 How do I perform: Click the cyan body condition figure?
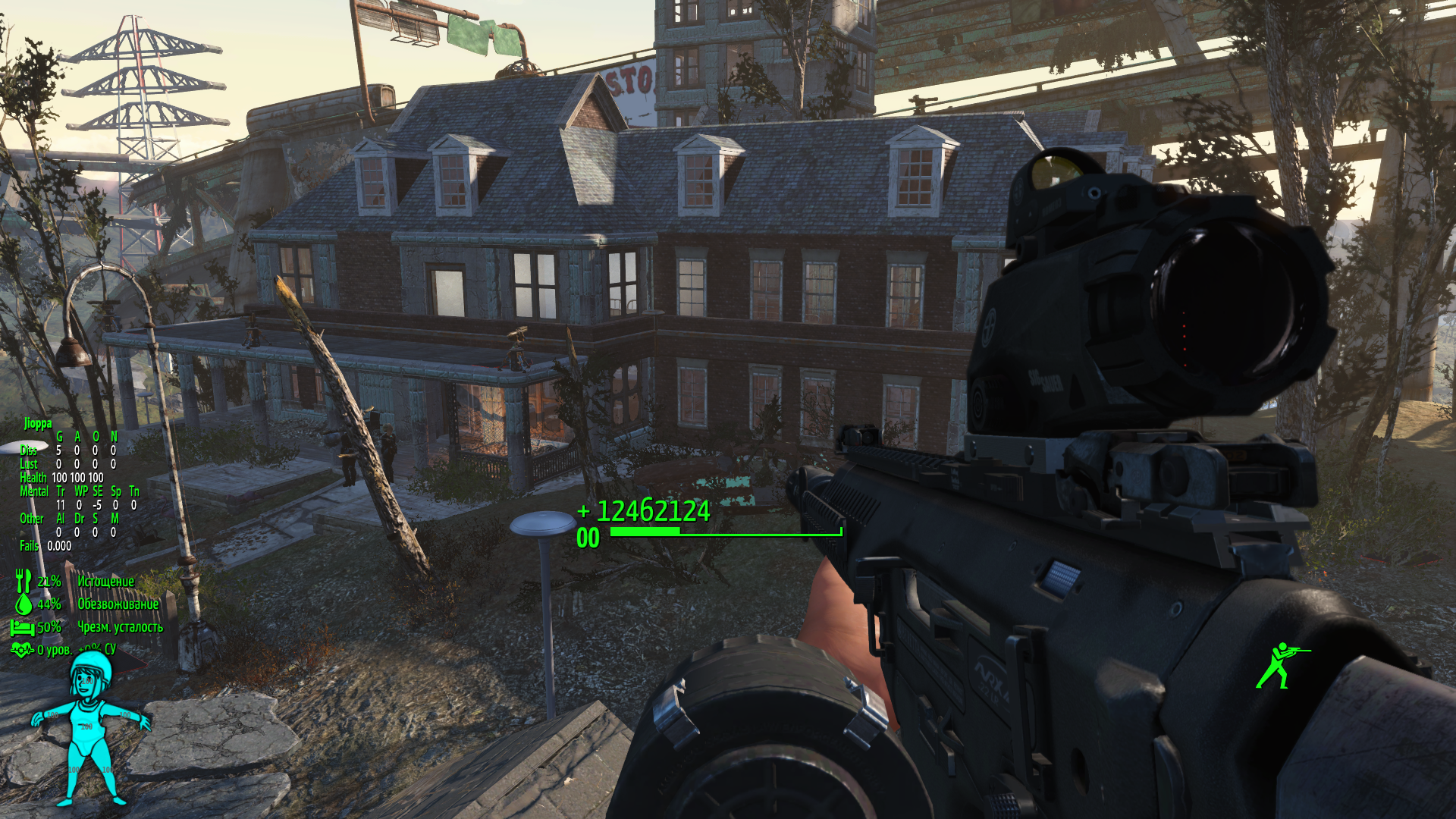(90, 730)
